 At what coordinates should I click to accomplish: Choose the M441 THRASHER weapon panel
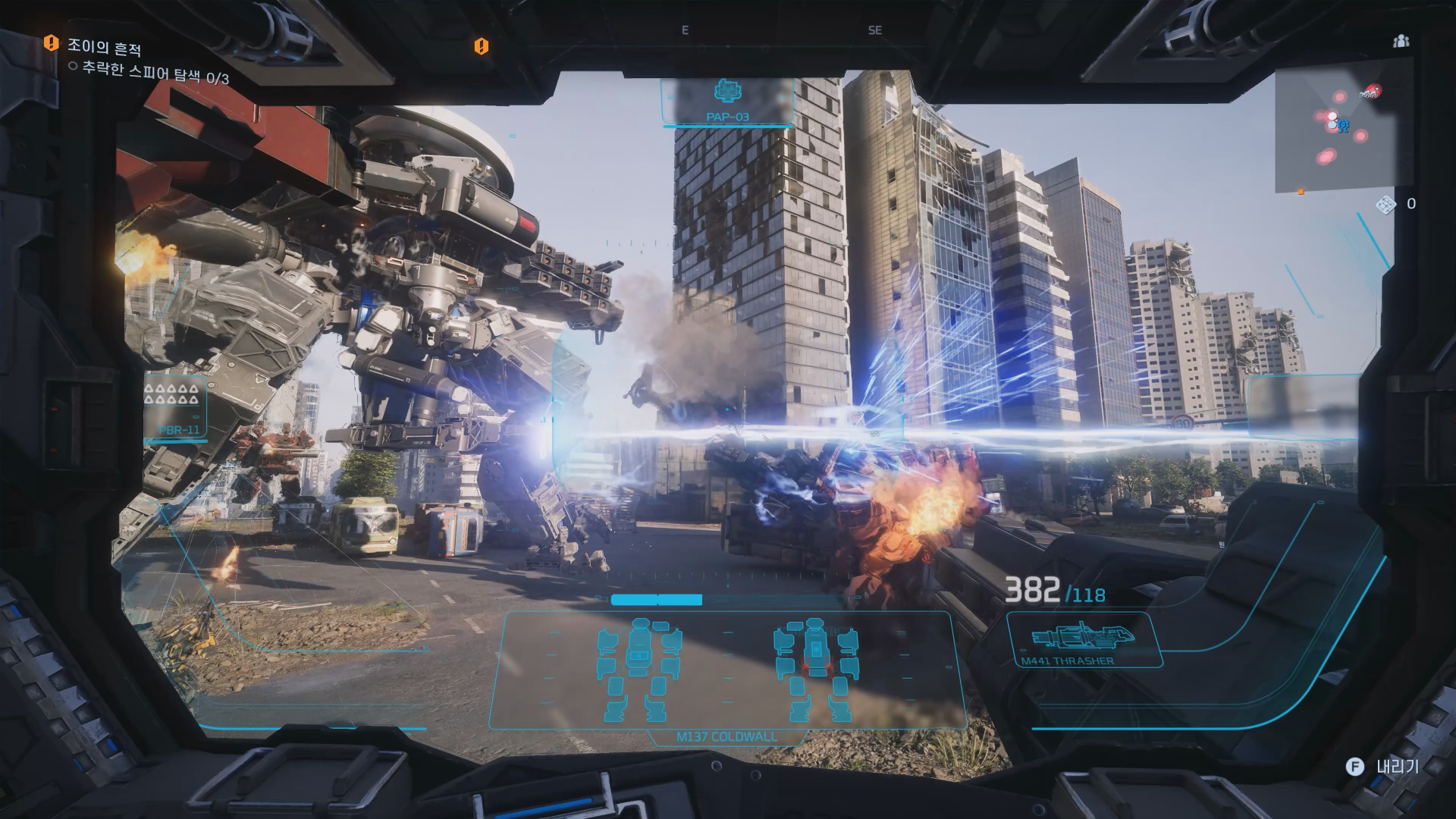click(1082, 641)
